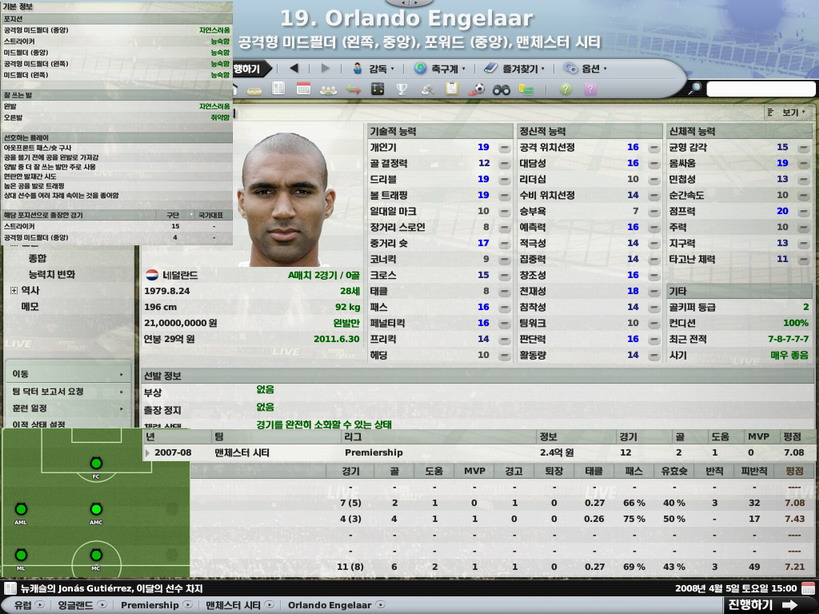Go back with the left arrow button
The width and height of the screenshot is (819, 614).
pyautogui.click(x=294, y=69)
